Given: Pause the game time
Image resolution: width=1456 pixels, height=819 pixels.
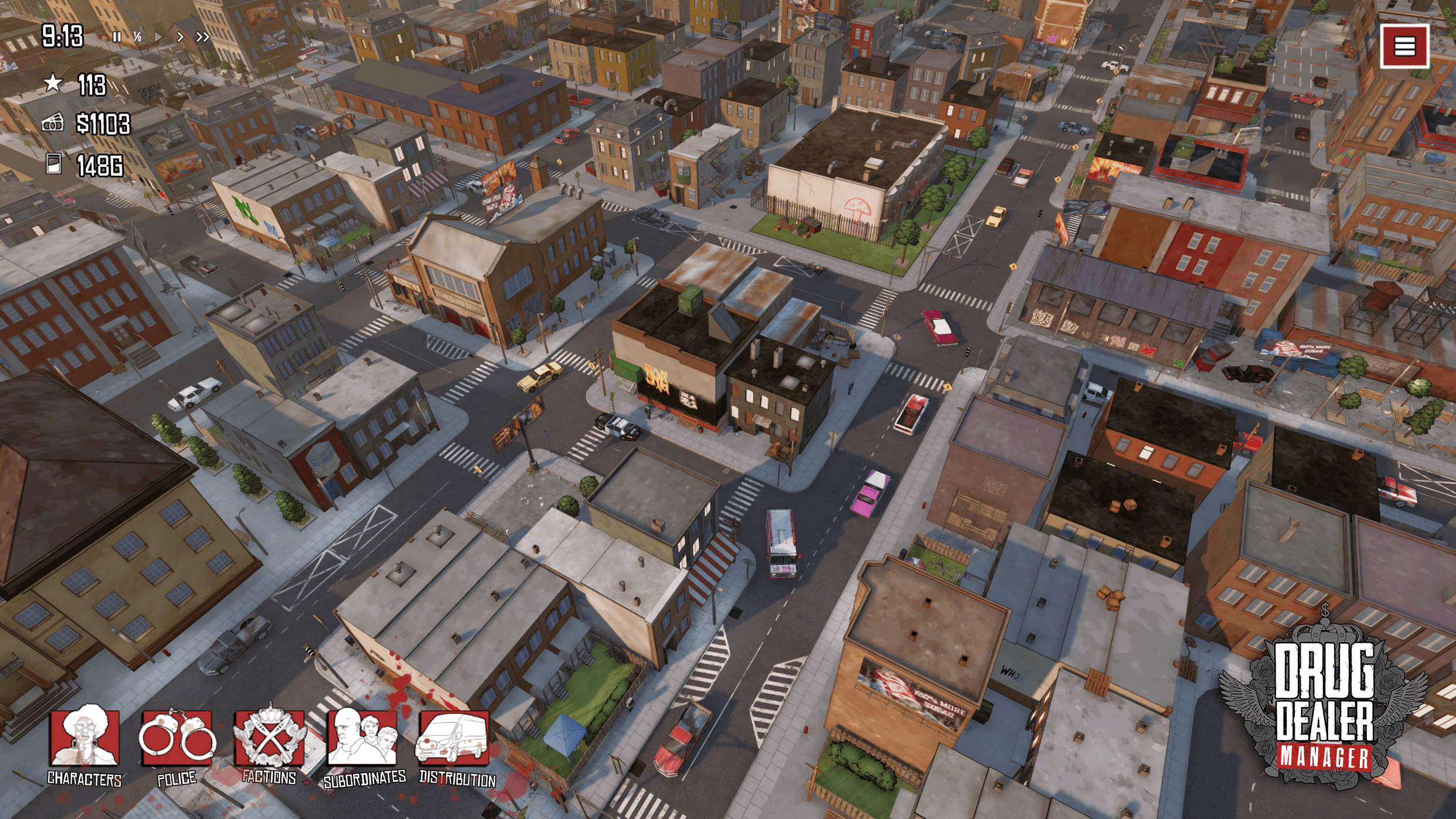Looking at the screenshot, I should (117, 37).
